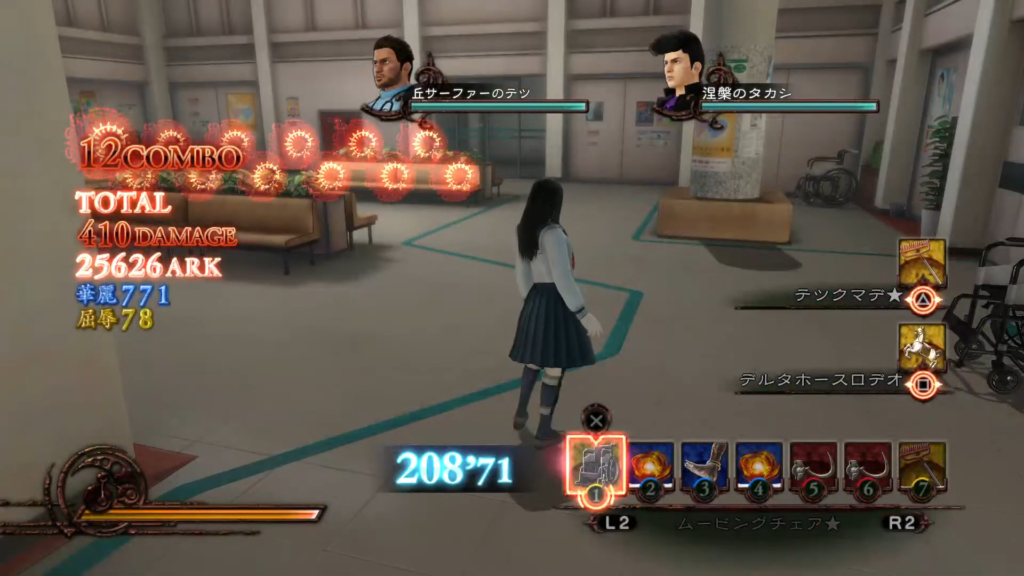Select the rake trap in slot 7
This screenshot has height=576, width=1024.
[922, 466]
